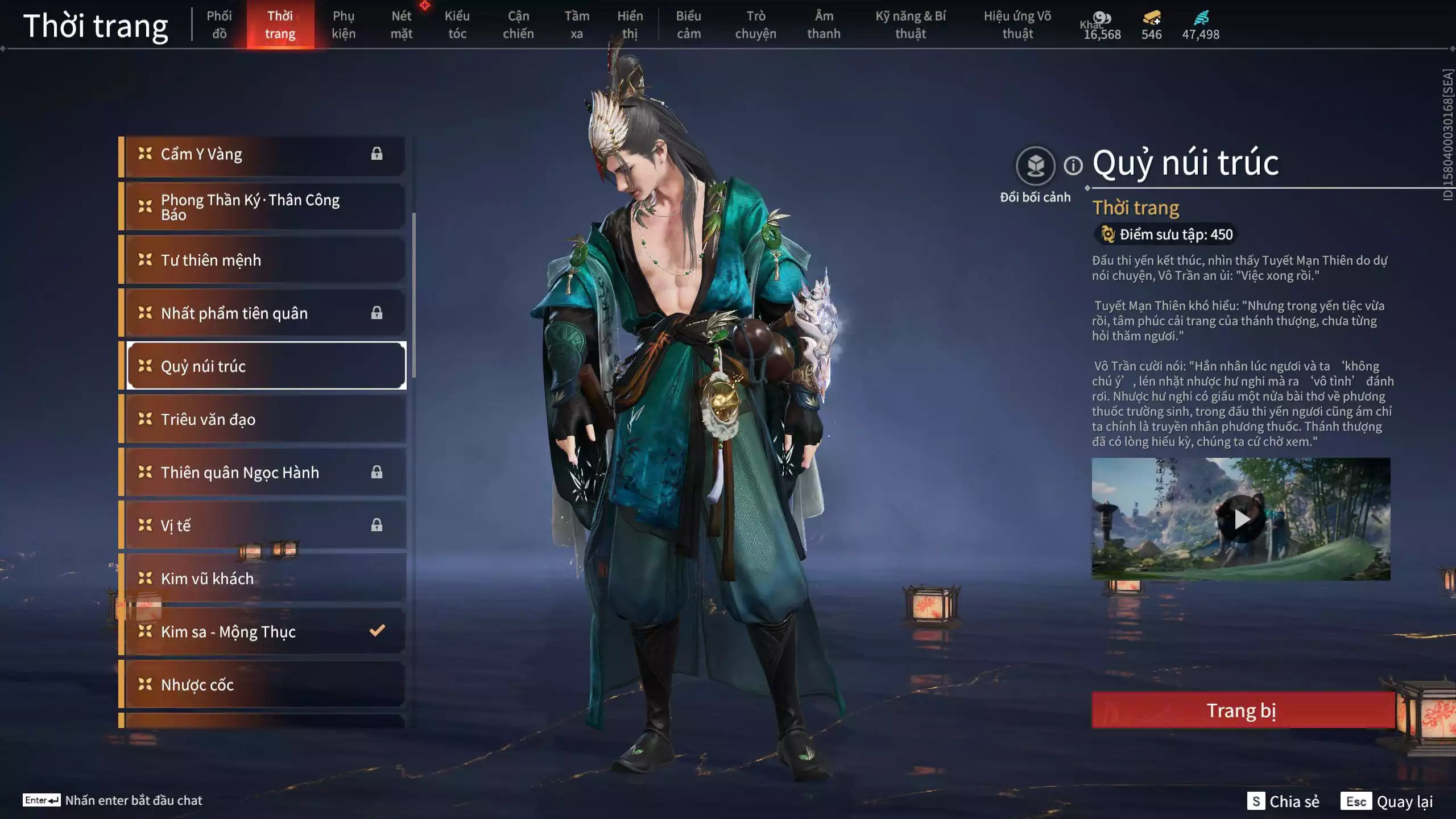Click the lock icon on Vị tế
Image resolution: width=1456 pixels, height=819 pixels.
(x=376, y=525)
